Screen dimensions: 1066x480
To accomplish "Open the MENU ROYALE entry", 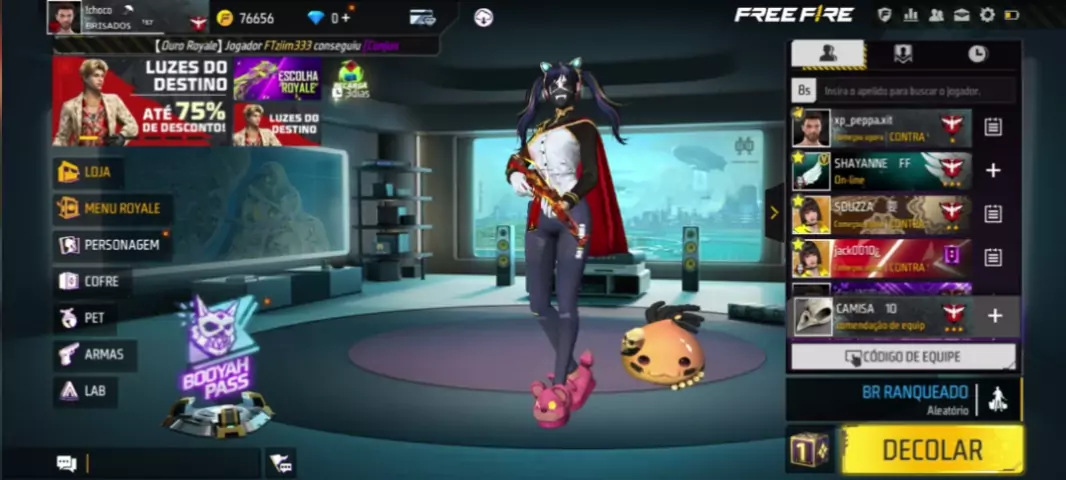I will [111, 208].
